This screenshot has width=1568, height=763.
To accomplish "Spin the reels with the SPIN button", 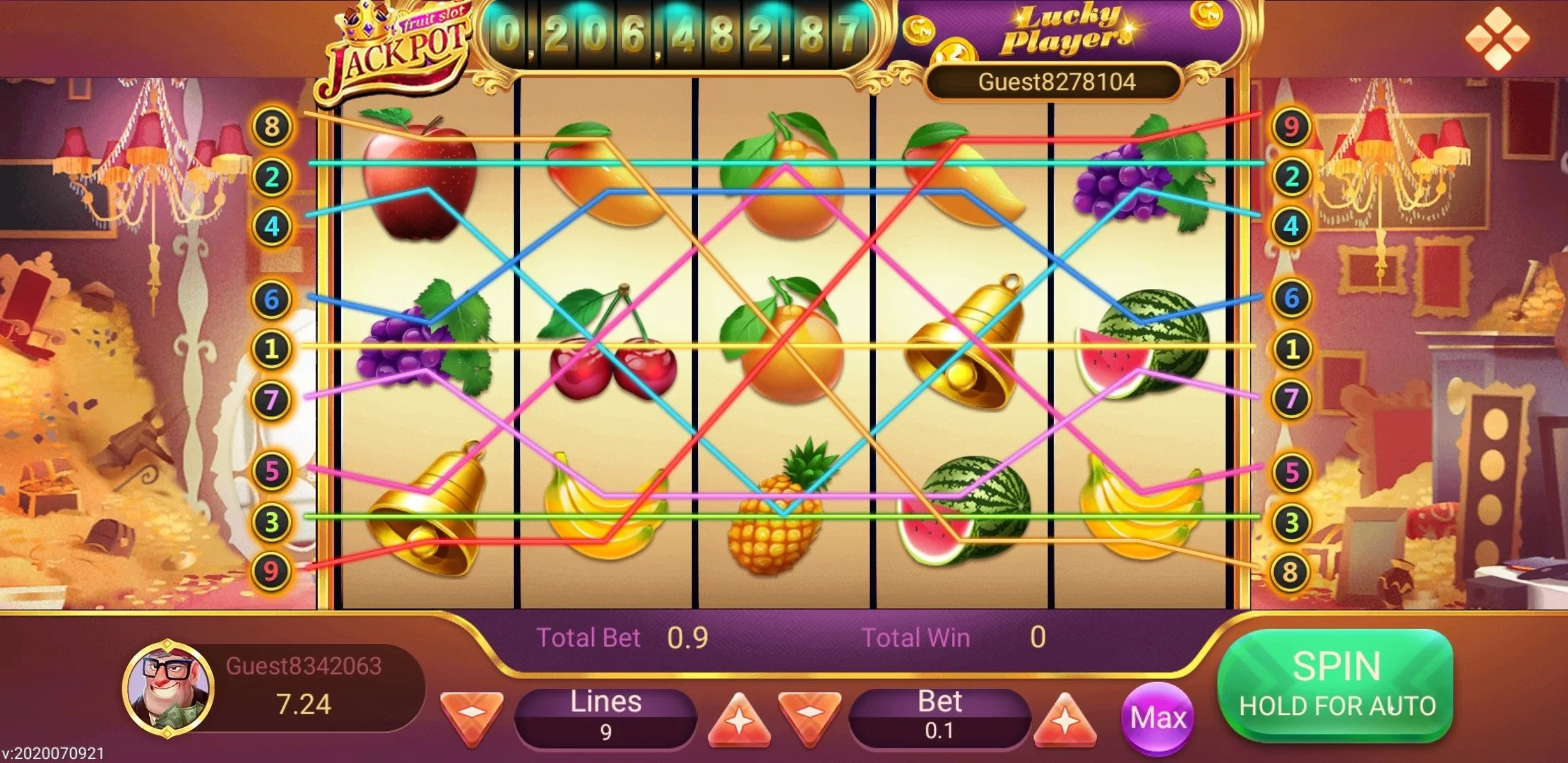I will [x=1335, y=684].
